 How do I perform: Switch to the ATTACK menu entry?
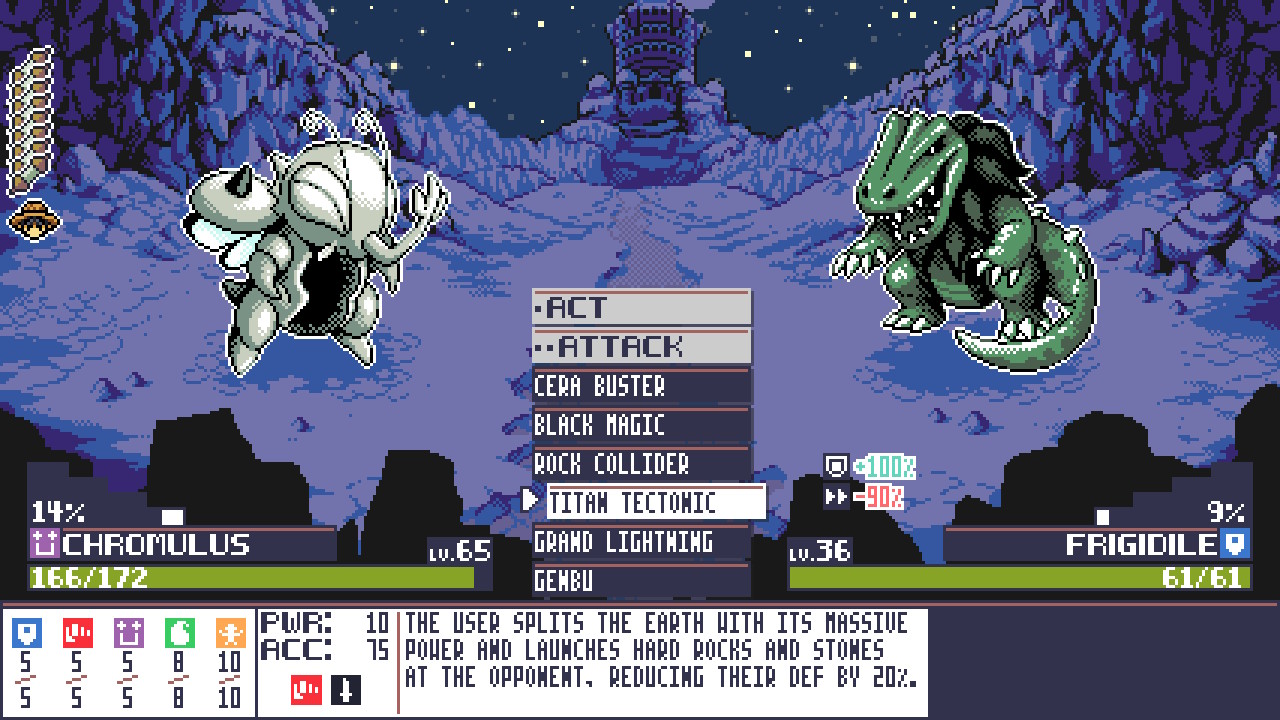(642, 348)
